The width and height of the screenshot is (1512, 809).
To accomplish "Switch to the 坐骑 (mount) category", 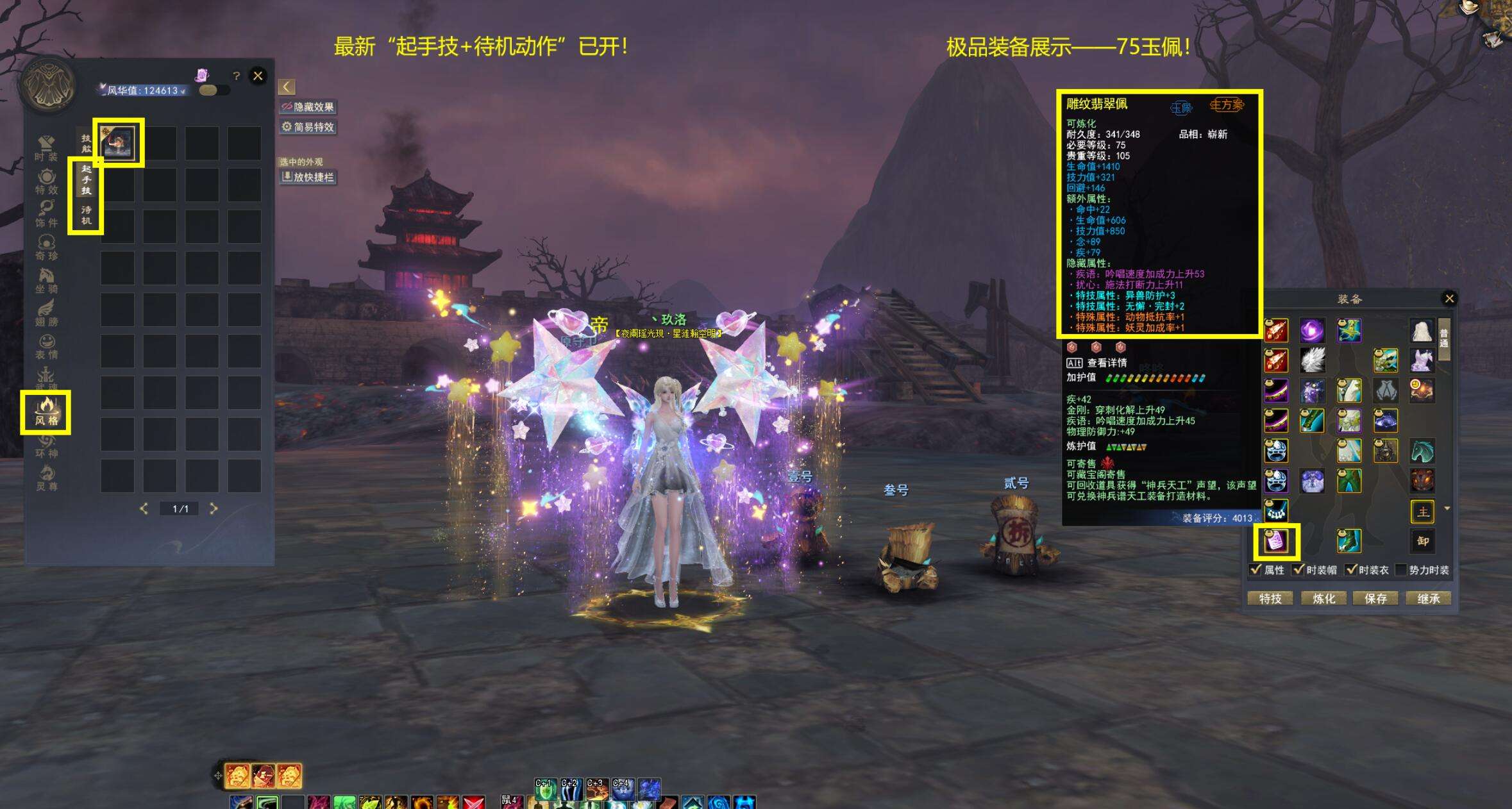I will click(46, 280).
